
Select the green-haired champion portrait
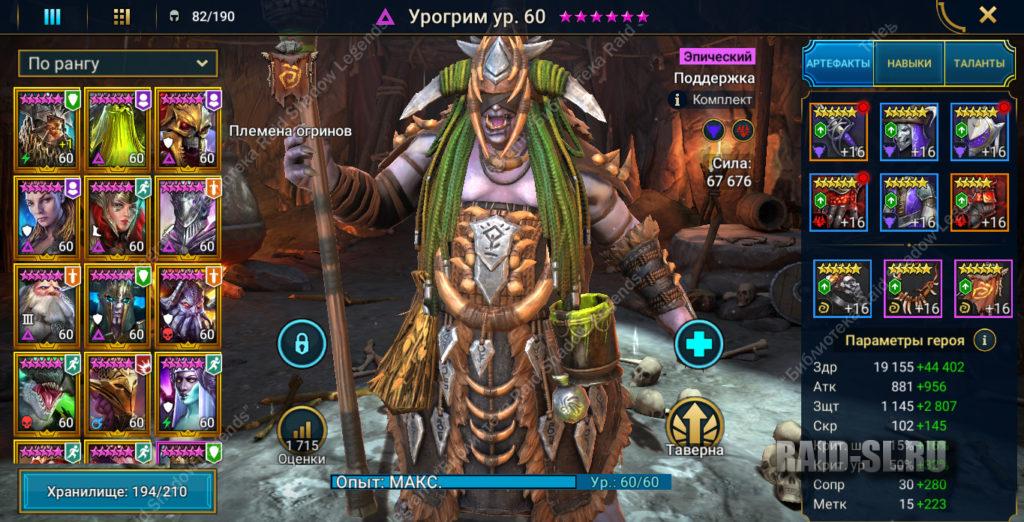[118, 128]
